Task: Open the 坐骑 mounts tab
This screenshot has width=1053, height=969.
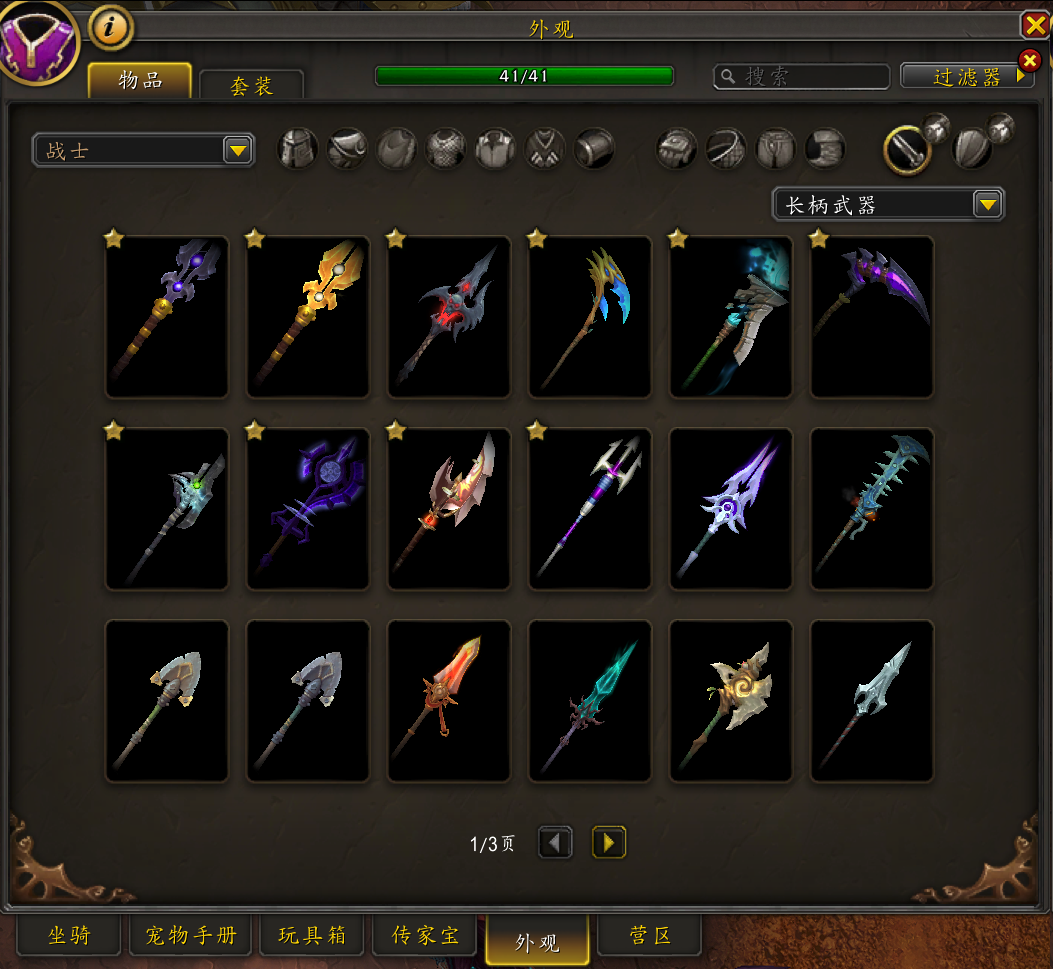Action: 69,936
